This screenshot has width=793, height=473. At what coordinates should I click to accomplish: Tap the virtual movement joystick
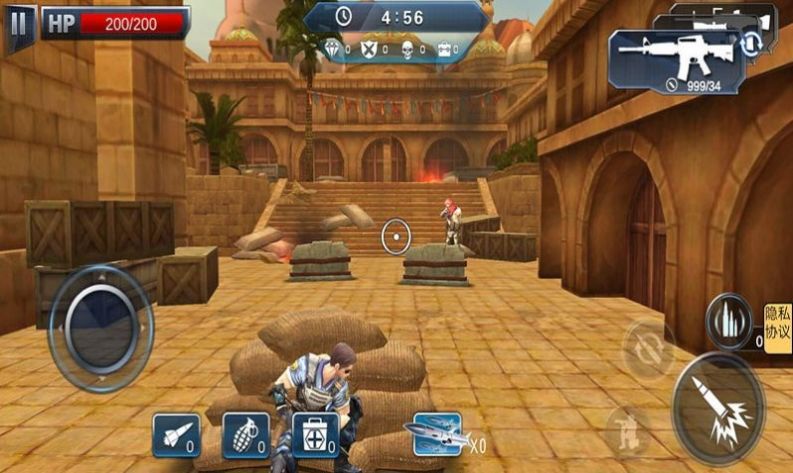point(100,326)
